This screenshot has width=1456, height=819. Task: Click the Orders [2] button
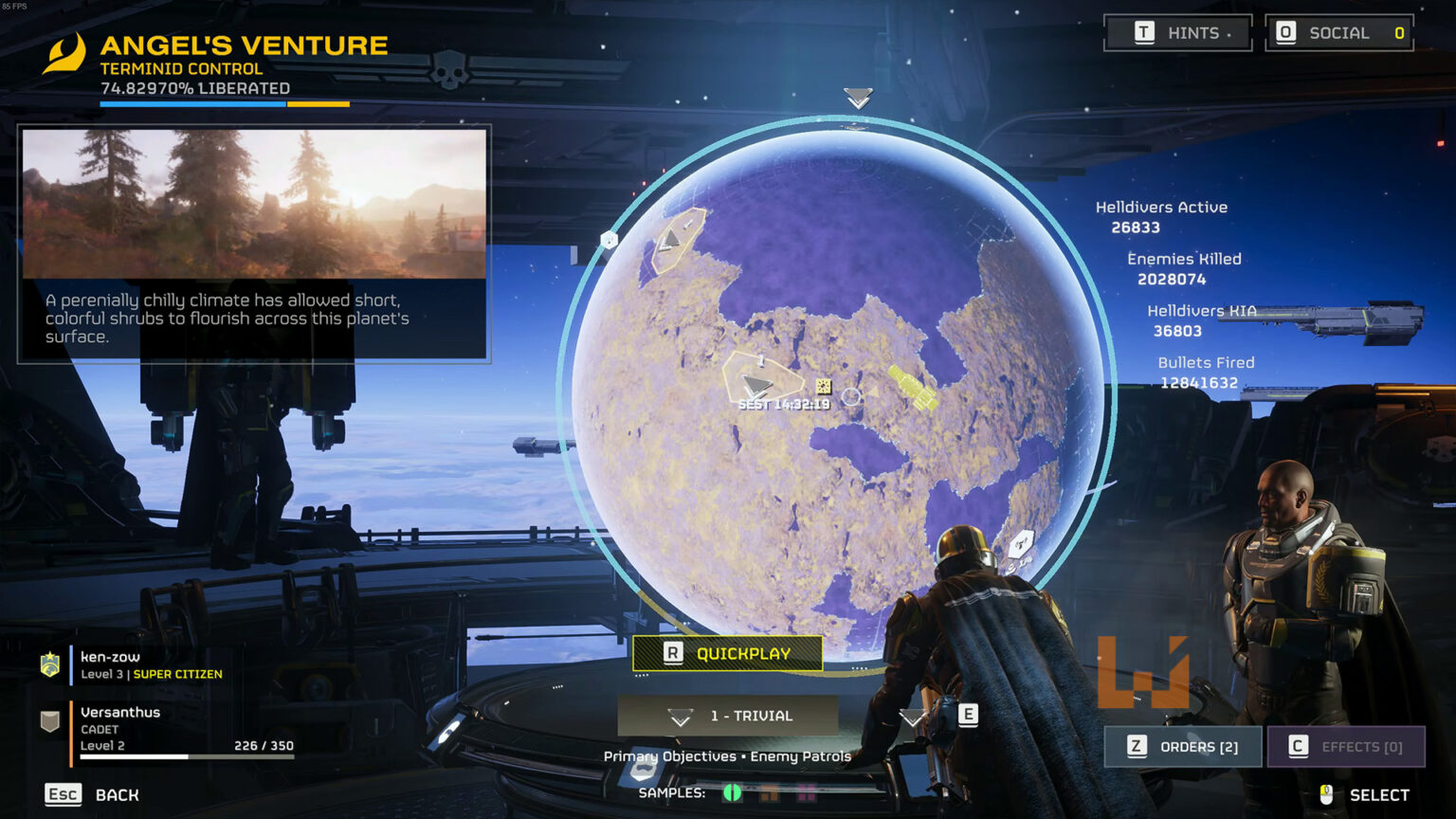point(1183,747)
